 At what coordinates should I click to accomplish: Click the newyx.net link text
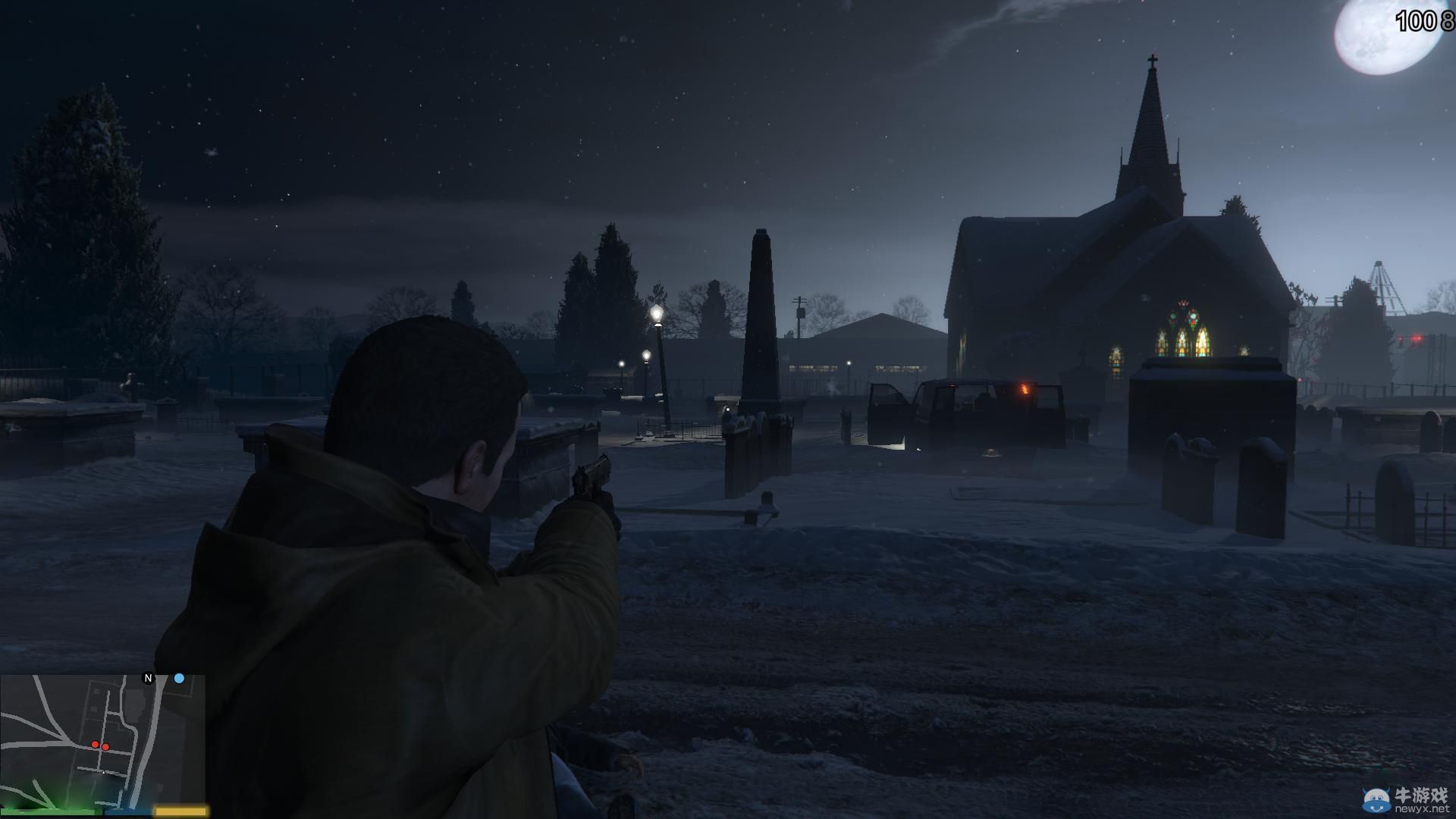1422,810
